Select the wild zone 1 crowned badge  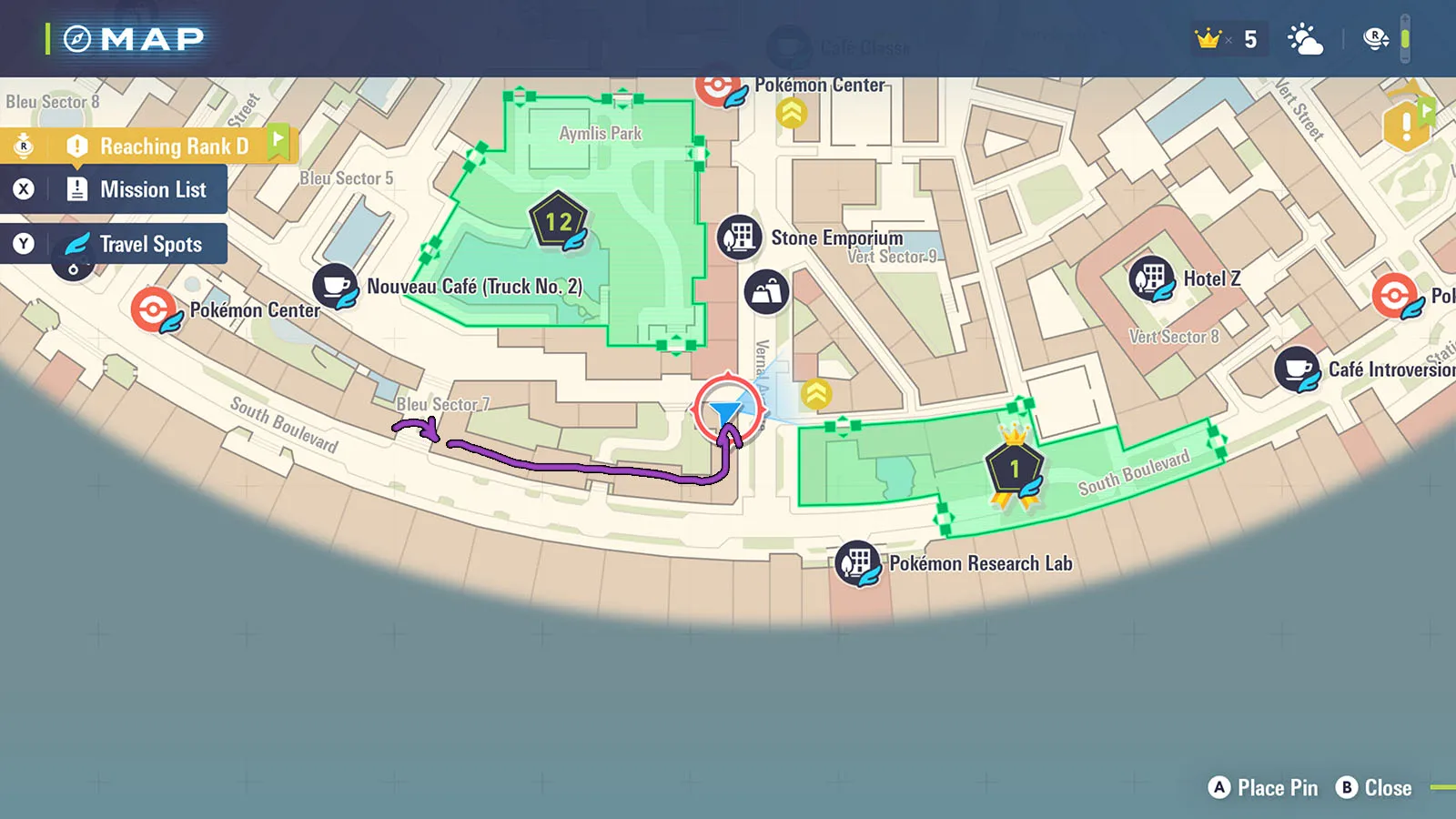point(1014,469)
